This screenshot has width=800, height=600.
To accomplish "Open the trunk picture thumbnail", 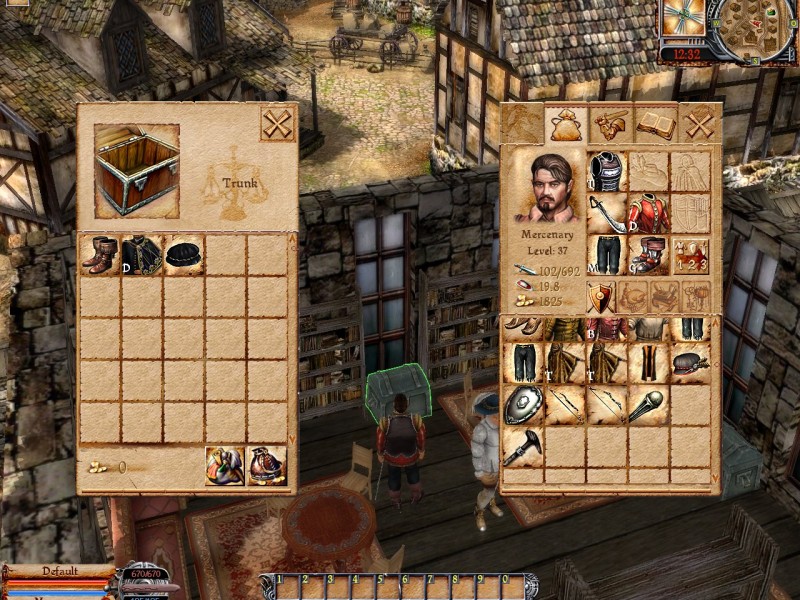I will [137, 169].
